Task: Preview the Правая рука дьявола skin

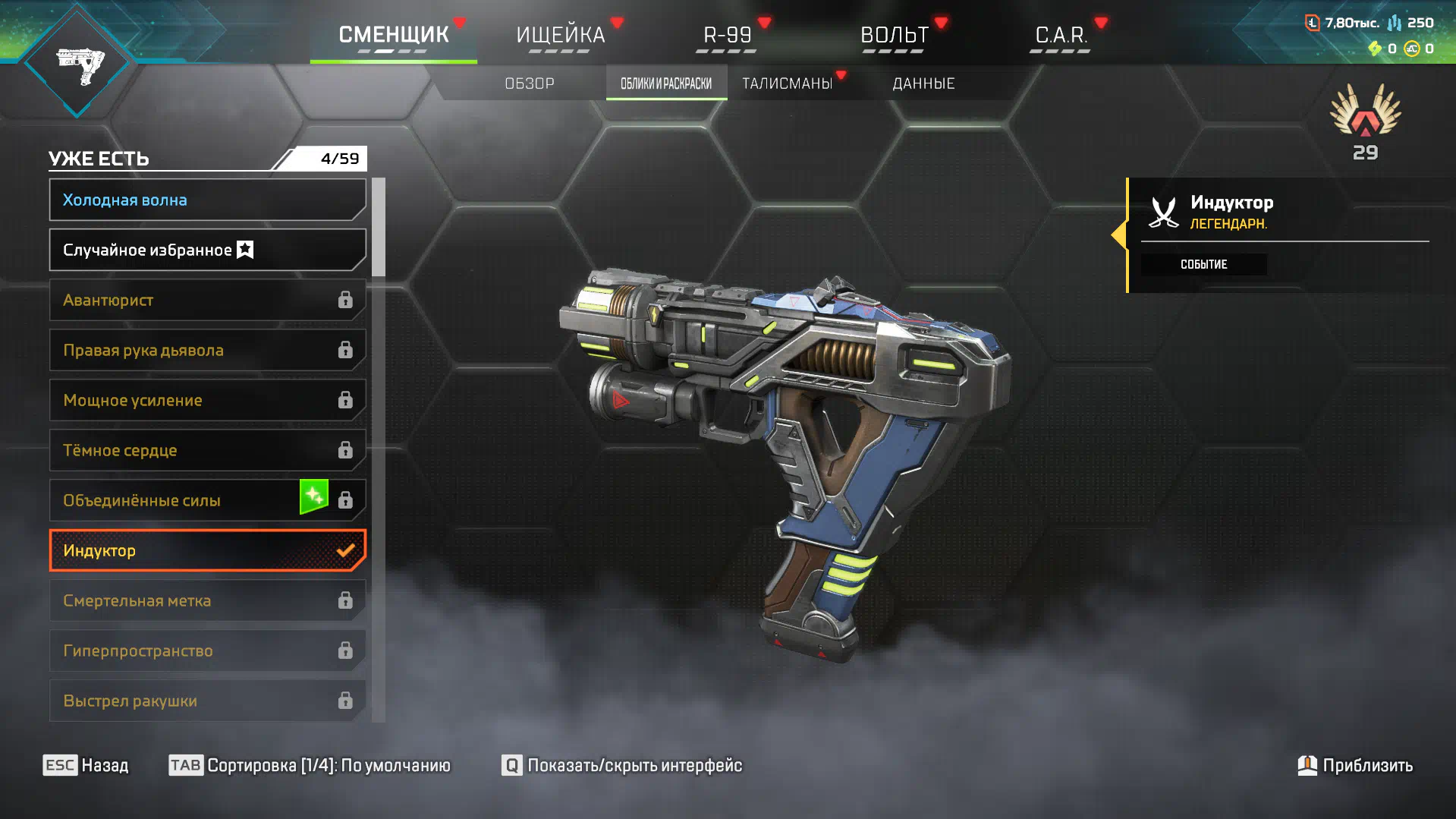Action: point(206,351)
